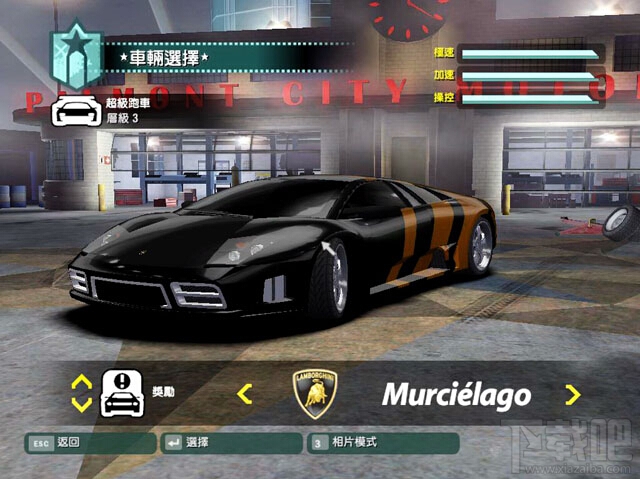Select the Murciélago car name
This screenshot has width=640, height=479.
[x=456, y=395]
